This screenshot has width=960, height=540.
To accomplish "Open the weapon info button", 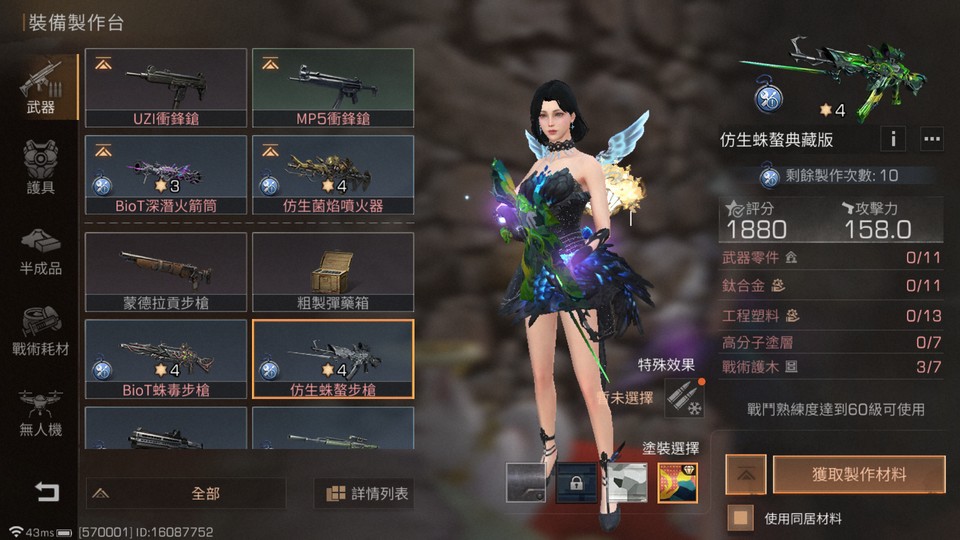I will click(892, 138).
